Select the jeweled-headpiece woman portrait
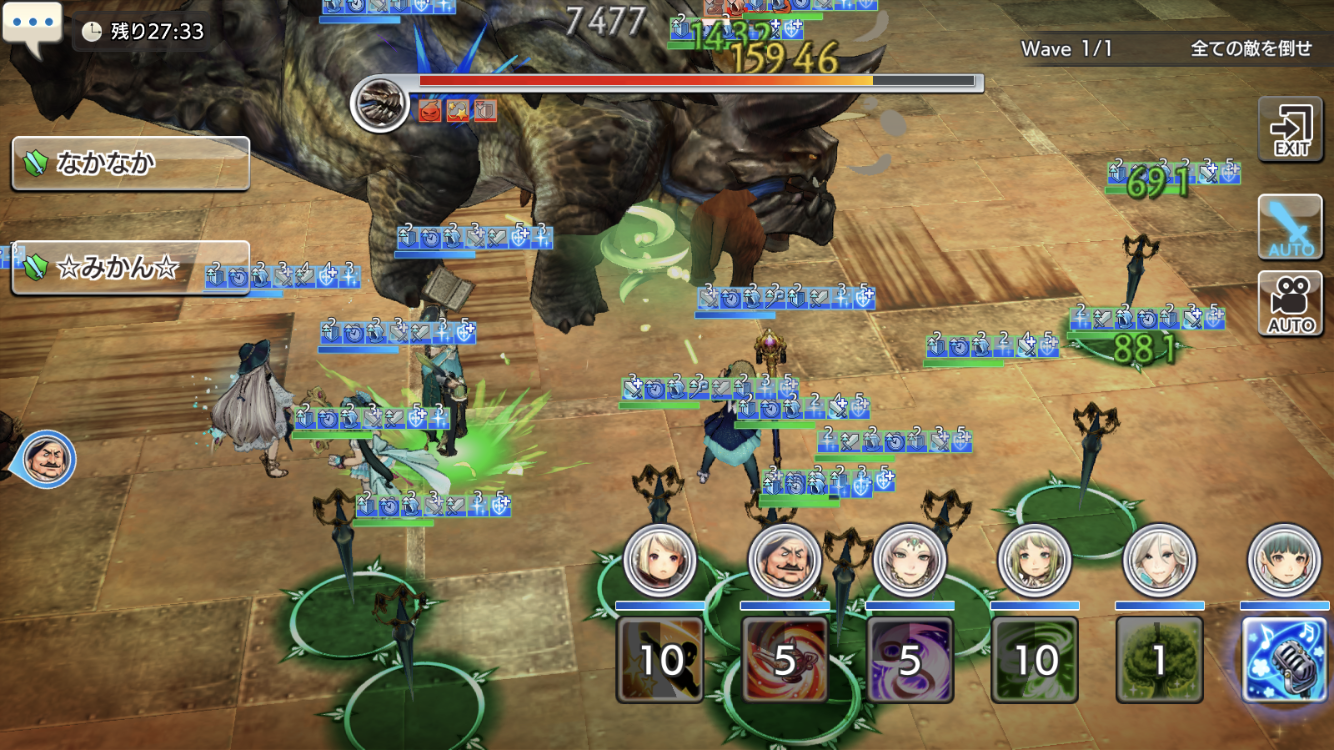The width and height of the screenshot is (1334, 750). pos(910,560)
